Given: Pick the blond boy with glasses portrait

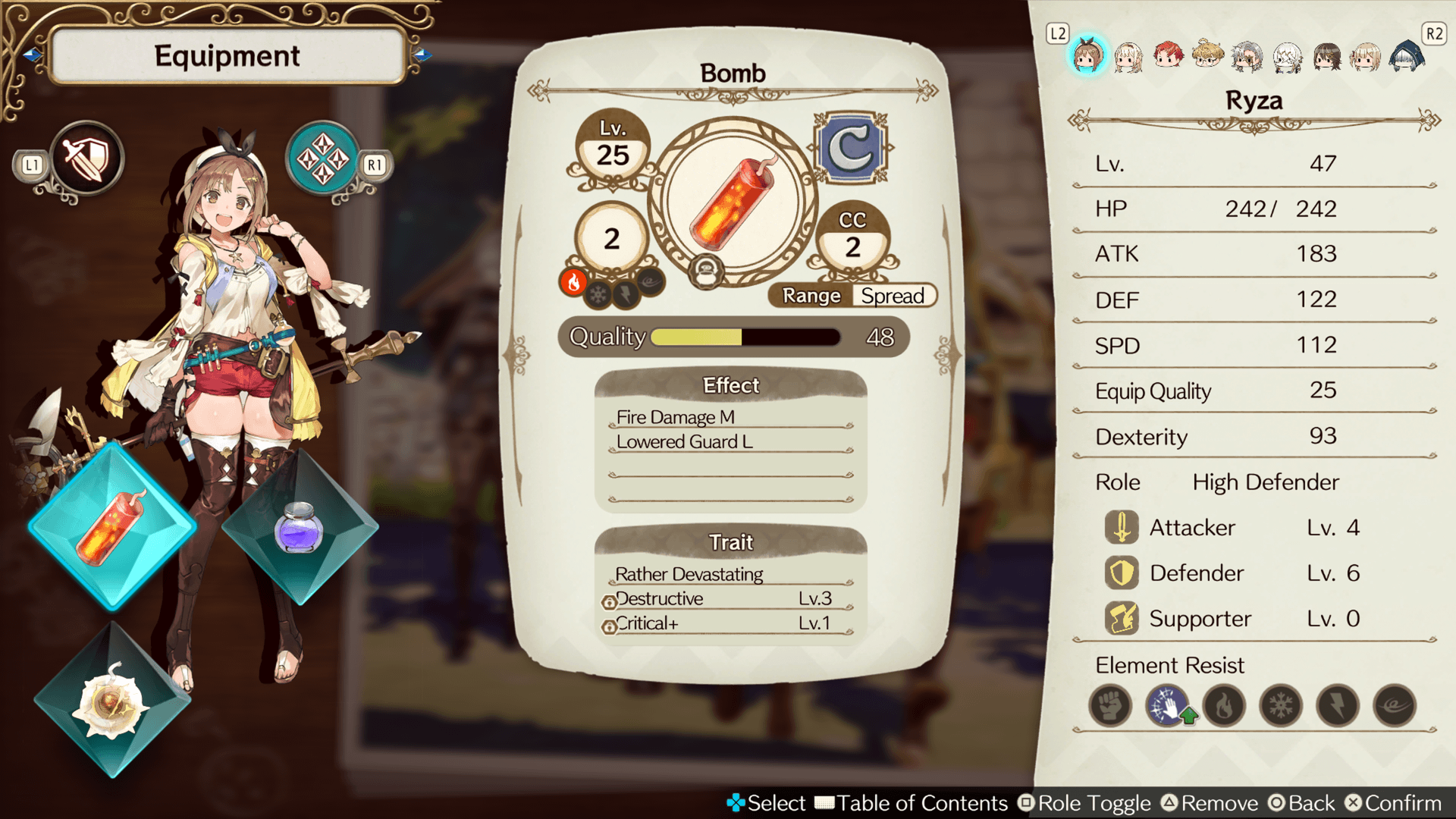Looking at the screenshot, I should (1207, 55).
